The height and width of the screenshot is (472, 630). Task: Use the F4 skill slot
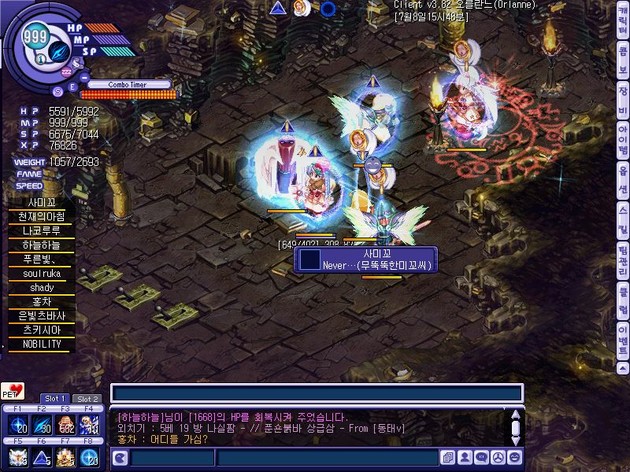[x=90, y=426]
